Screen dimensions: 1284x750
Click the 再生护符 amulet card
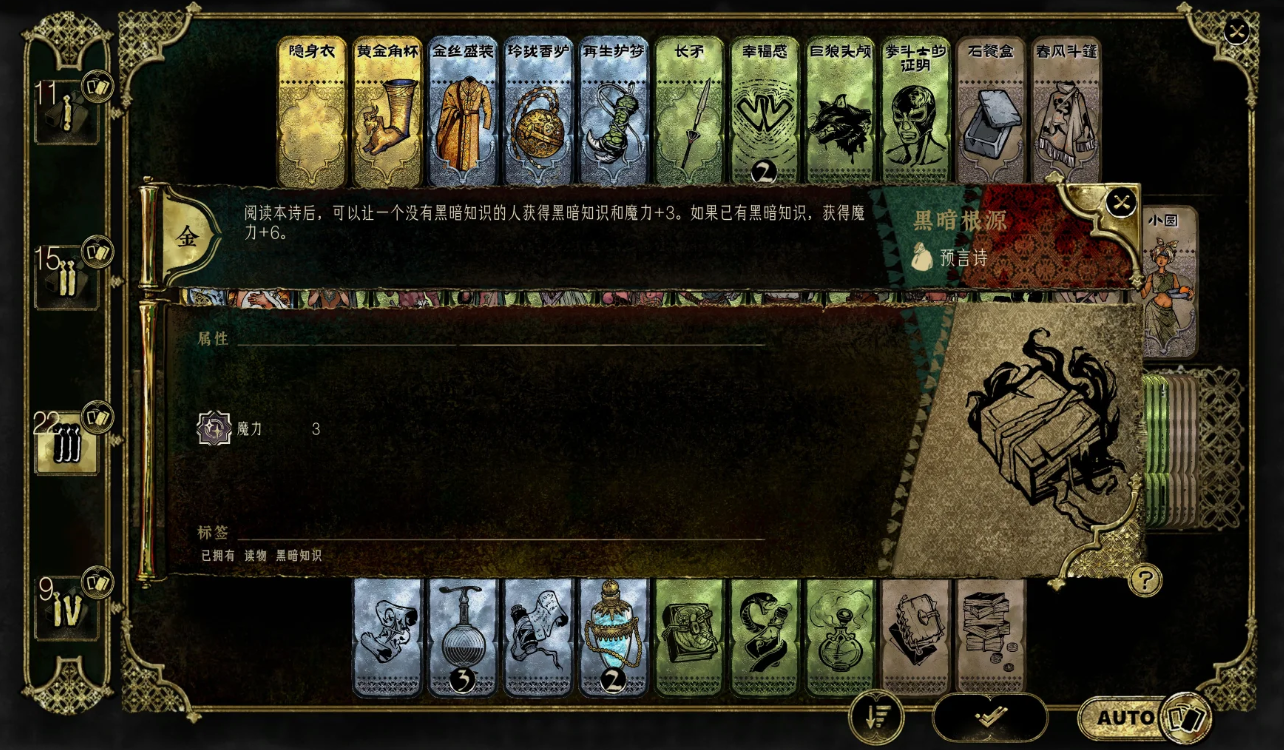[x=613, y=112]
